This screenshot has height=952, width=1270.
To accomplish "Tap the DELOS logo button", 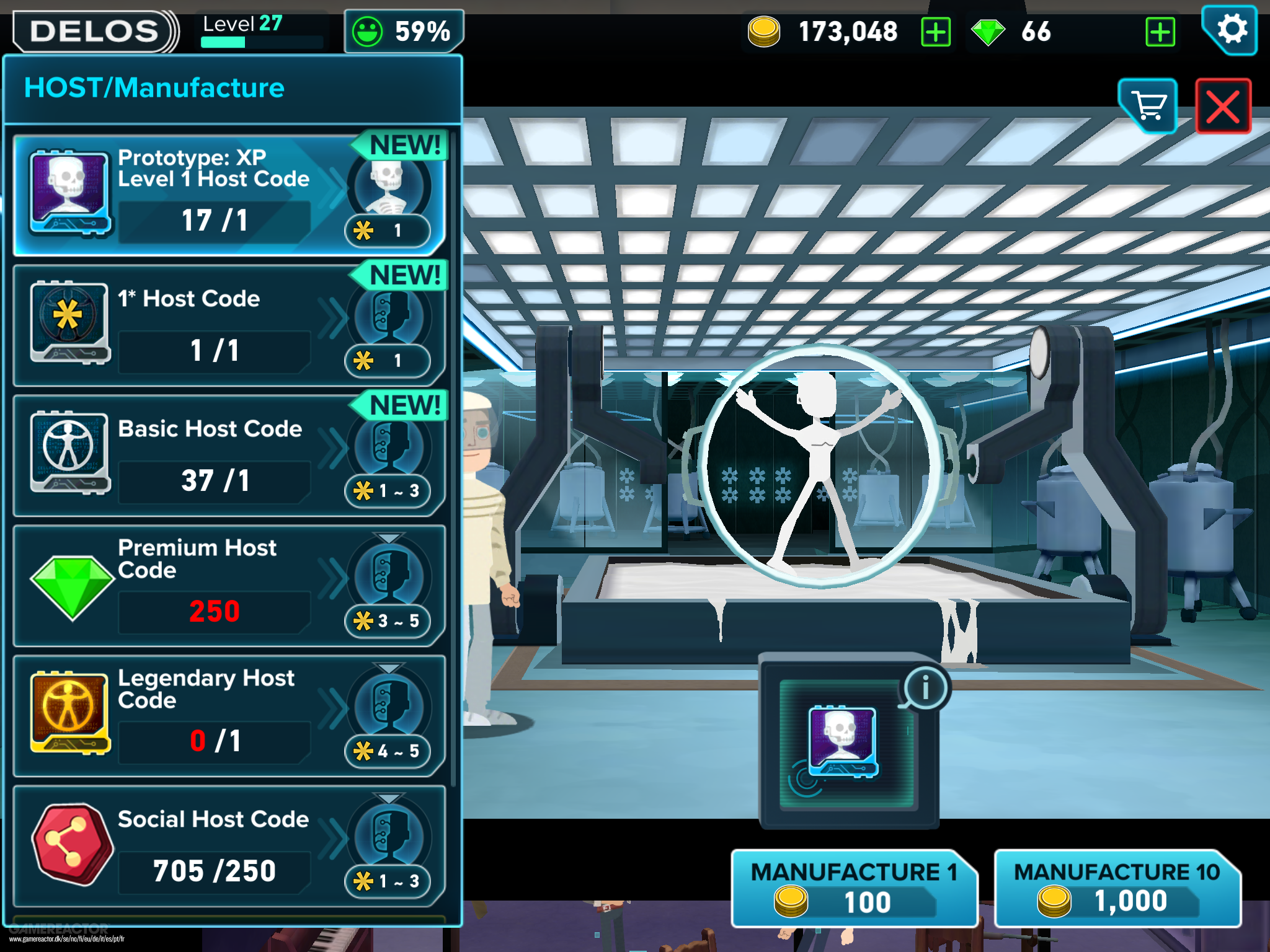I will coord(94,31).
